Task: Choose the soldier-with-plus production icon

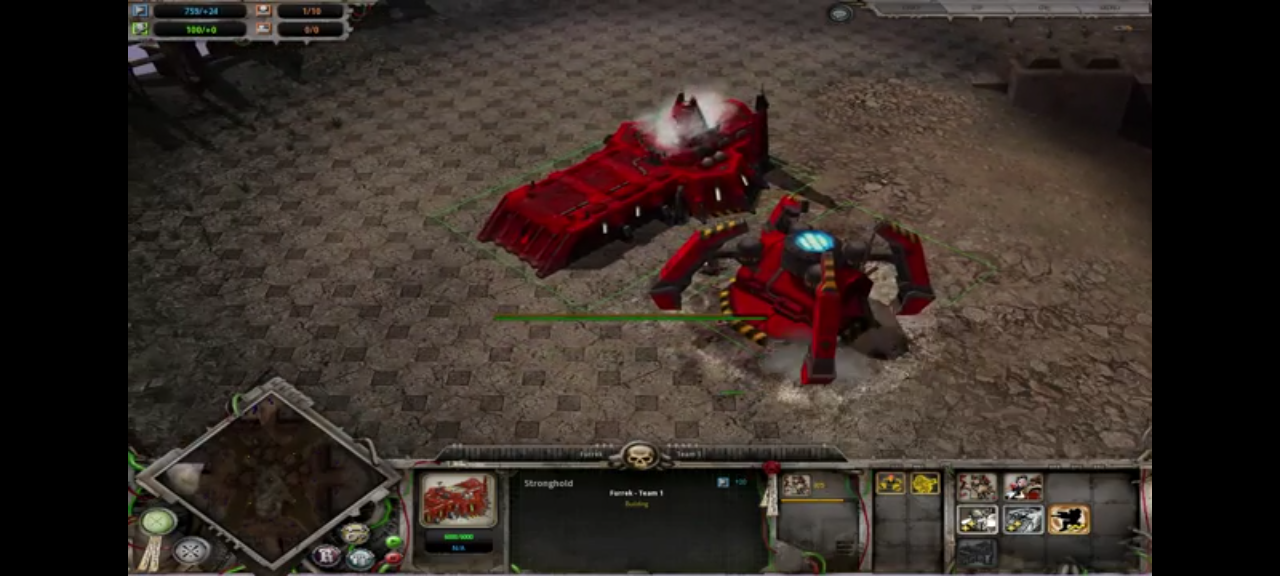Action: click(x=977, y=520)
